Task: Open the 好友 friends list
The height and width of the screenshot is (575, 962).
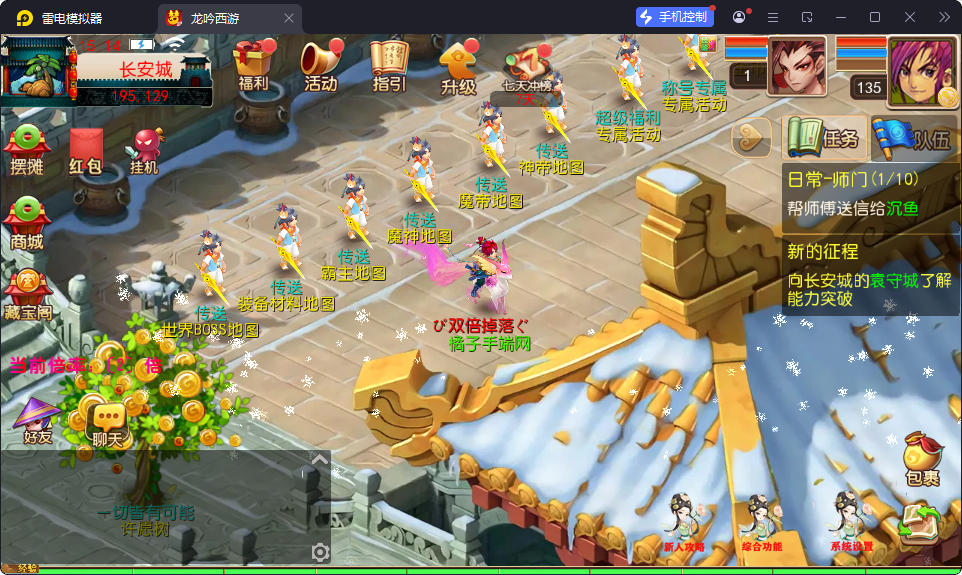Action: click(x=37, y=421)
